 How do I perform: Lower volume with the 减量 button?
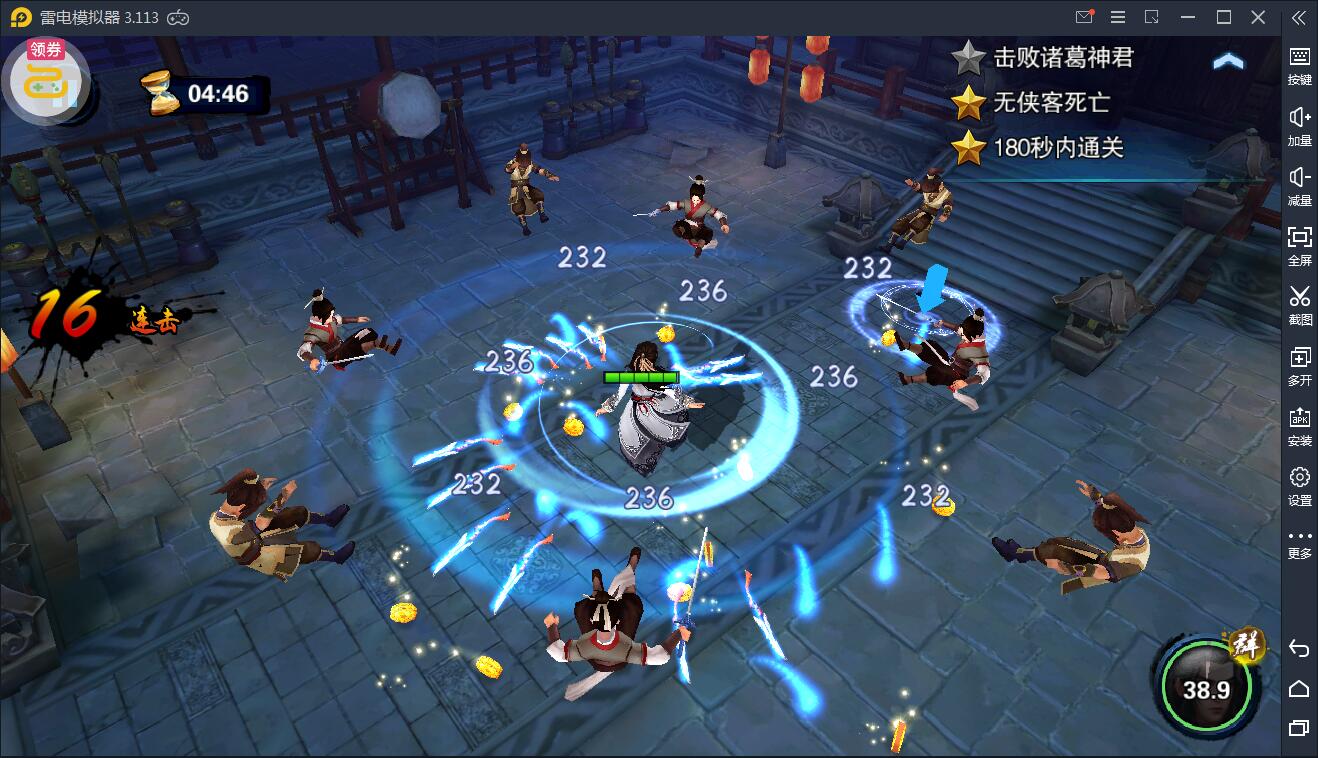[x=1299, y=186]
